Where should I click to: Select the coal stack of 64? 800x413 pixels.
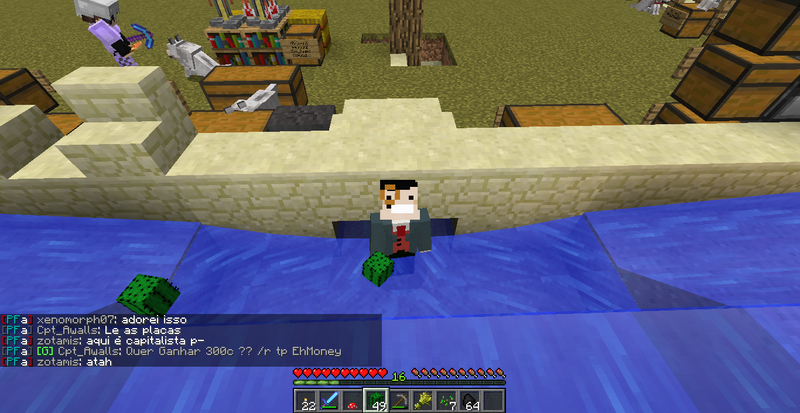pos(470,400)
